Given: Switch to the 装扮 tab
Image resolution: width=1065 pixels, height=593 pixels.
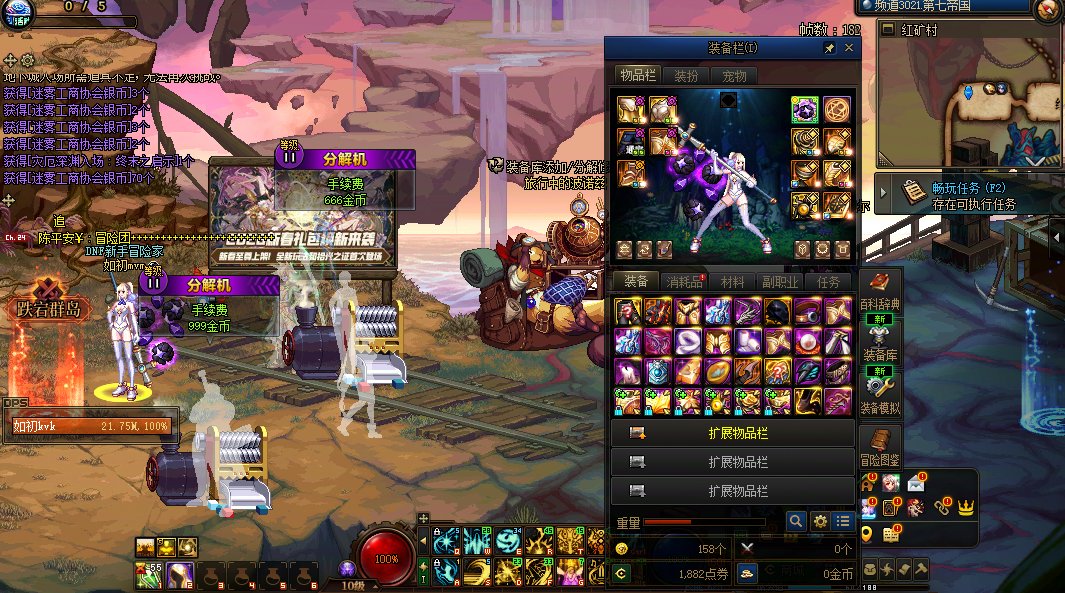Looking at the screenshot, I should click(x=686, y=76).
